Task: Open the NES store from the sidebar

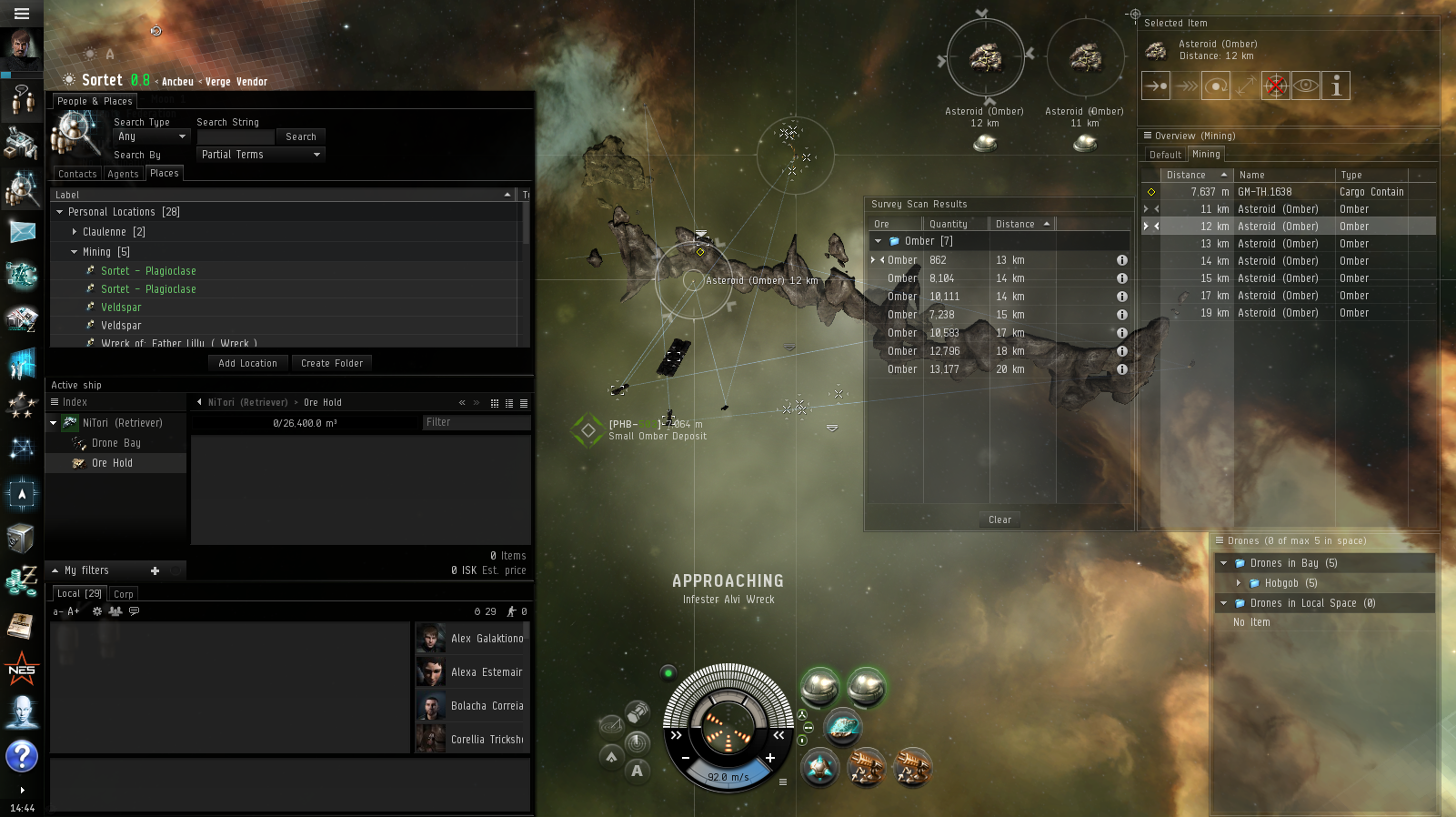Action: (21, 671)
